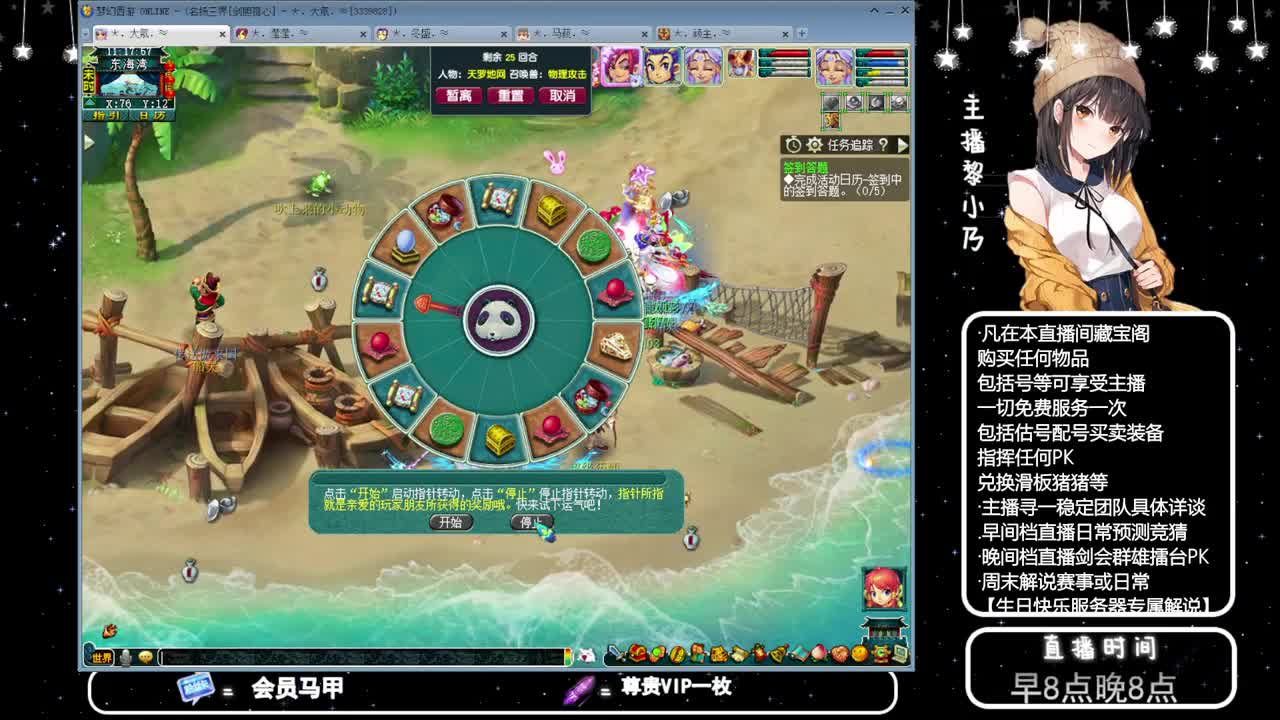
Task: Collapse the 任务追踪 panel using its arrow
Action: tap(903, 145)
